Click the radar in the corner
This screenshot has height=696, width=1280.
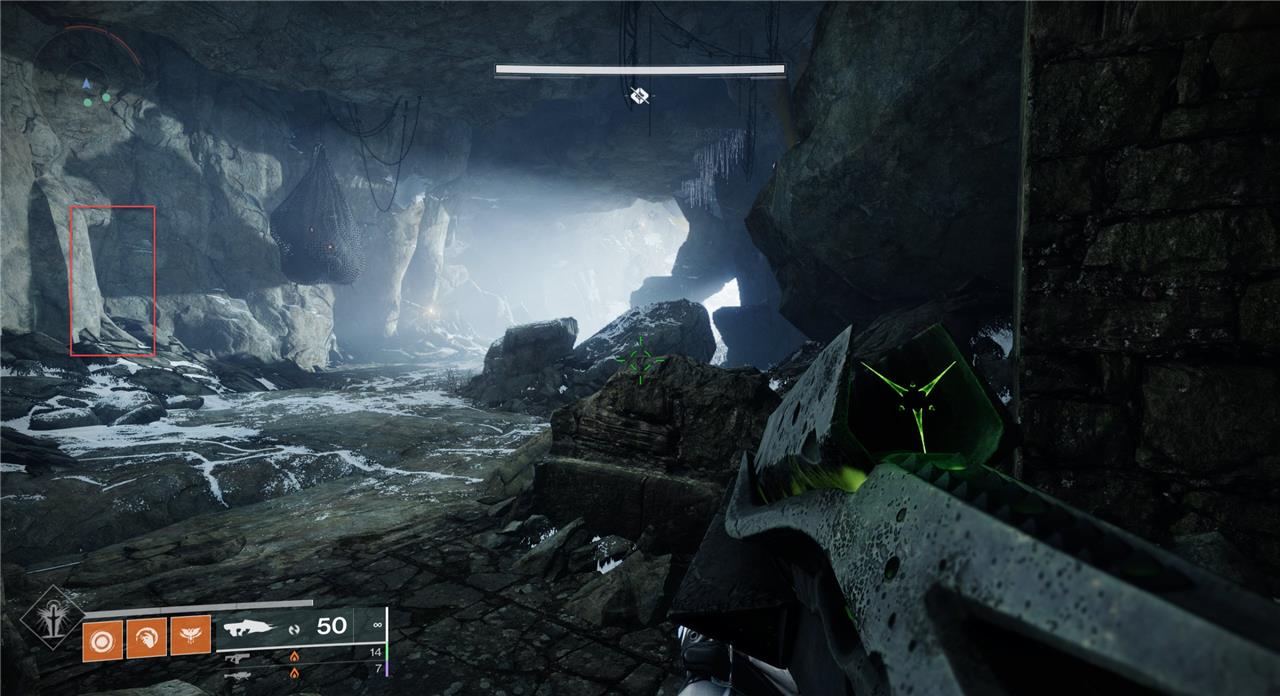point(88,76)
